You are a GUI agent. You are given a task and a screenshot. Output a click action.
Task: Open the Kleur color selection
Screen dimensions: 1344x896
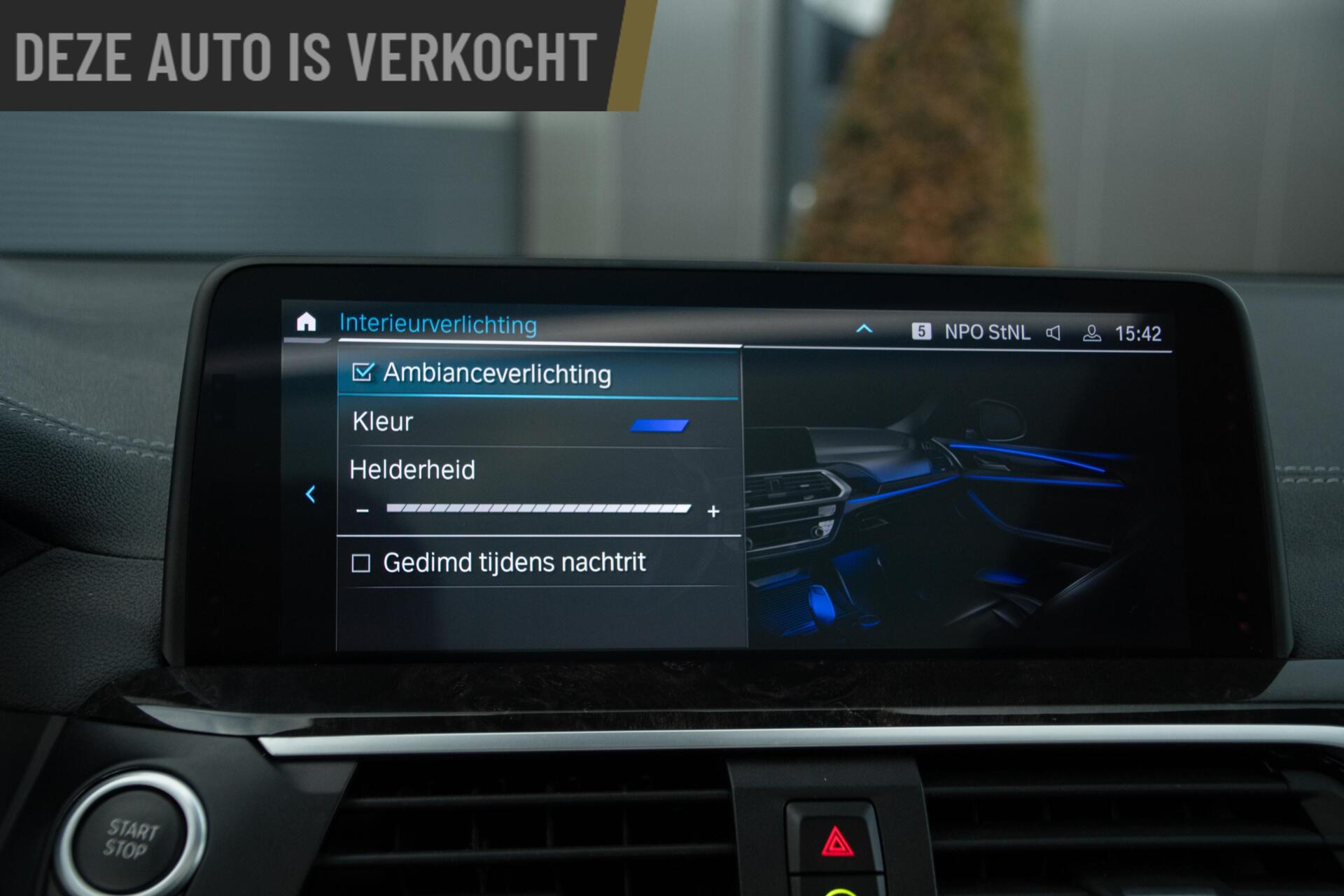(x=538, y=423)
